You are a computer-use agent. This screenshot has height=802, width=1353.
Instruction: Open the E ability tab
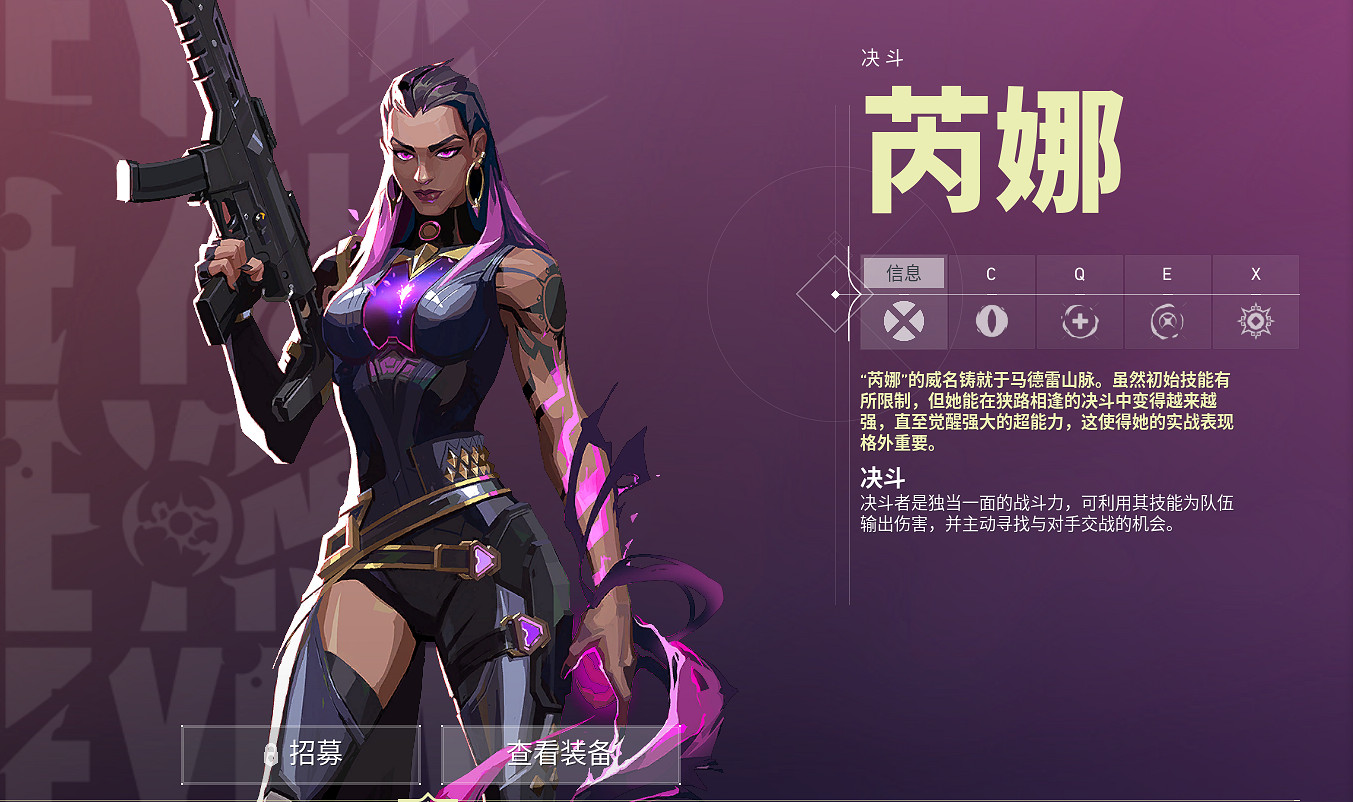coord(1167,272)
